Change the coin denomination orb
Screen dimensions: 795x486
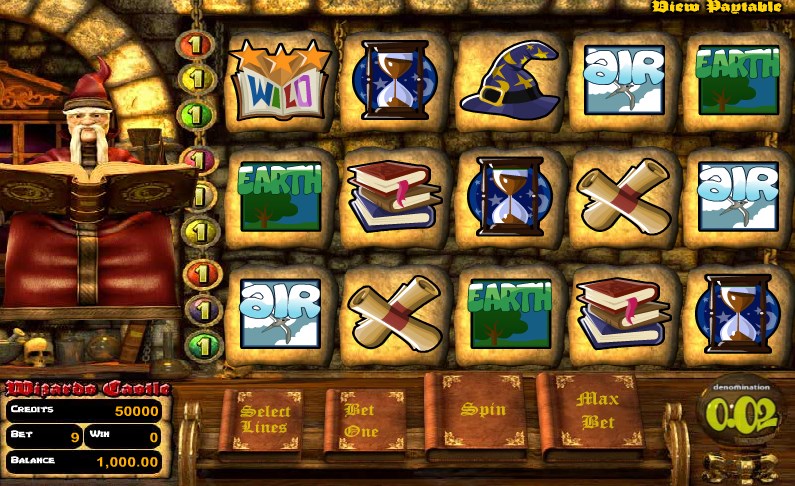tap(741, 414)
